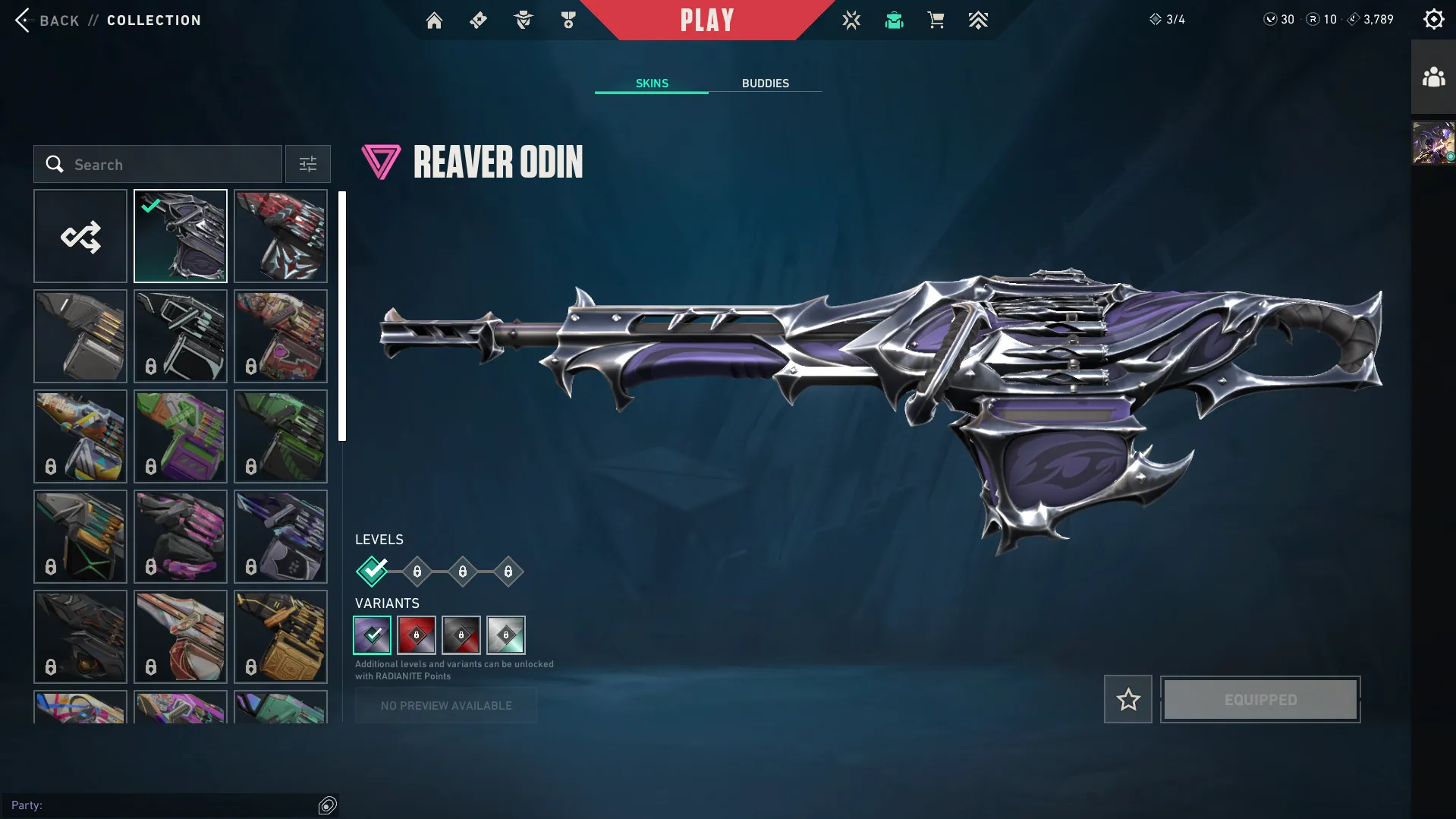Open the social panel friends icon
The width and height of the screenshot is (1456, 819).
click(x=1432, y=75)
